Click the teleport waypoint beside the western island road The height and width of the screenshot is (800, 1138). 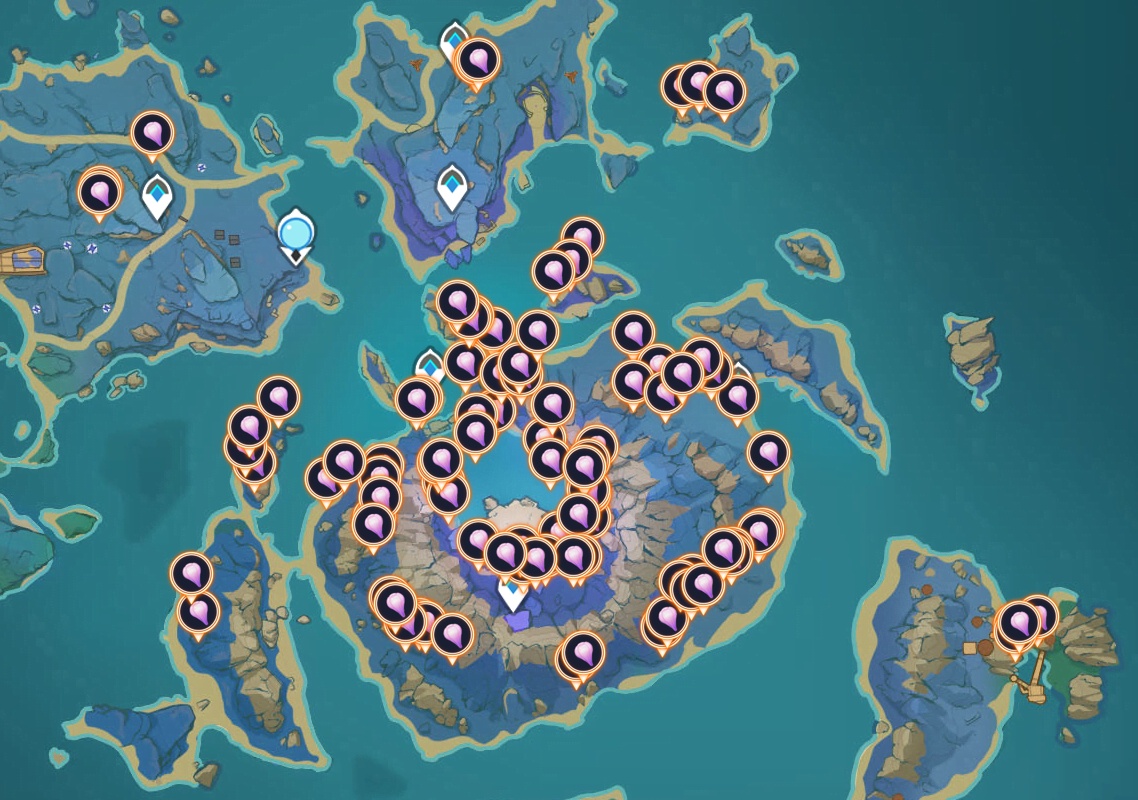pos(157,195)
